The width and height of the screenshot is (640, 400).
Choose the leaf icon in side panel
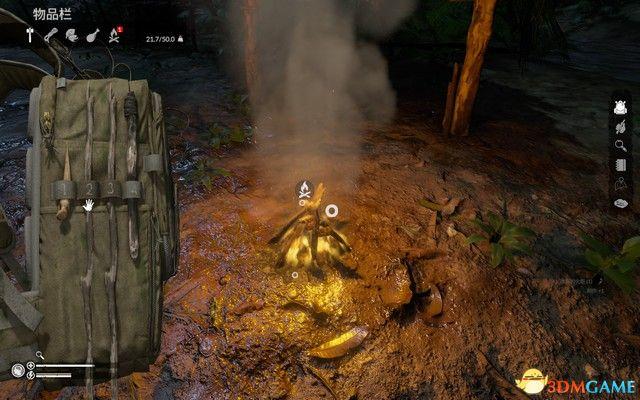pos(620,126)
